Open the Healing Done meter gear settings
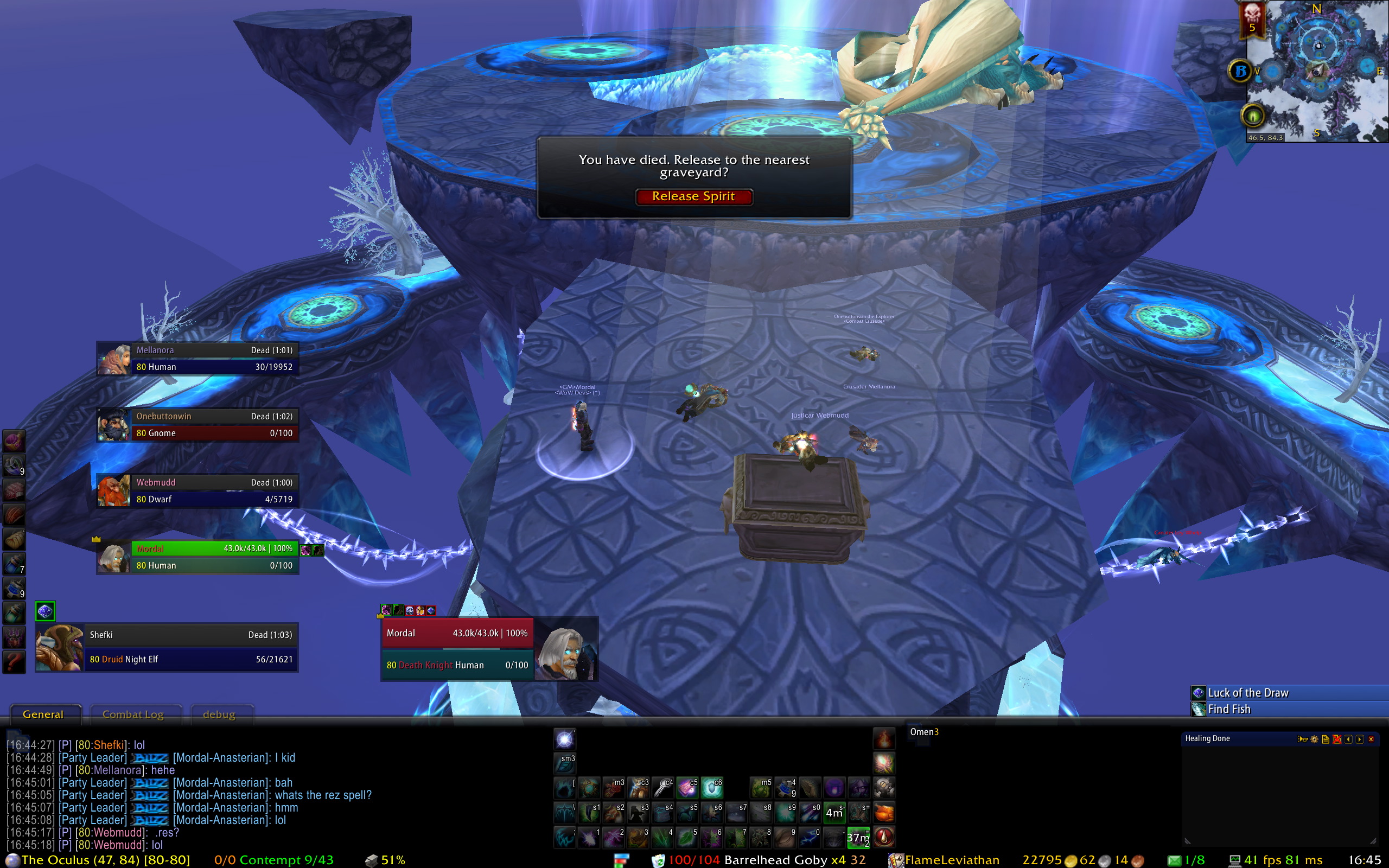Screen dimensions: 1389x868 tap(1314, 739)
